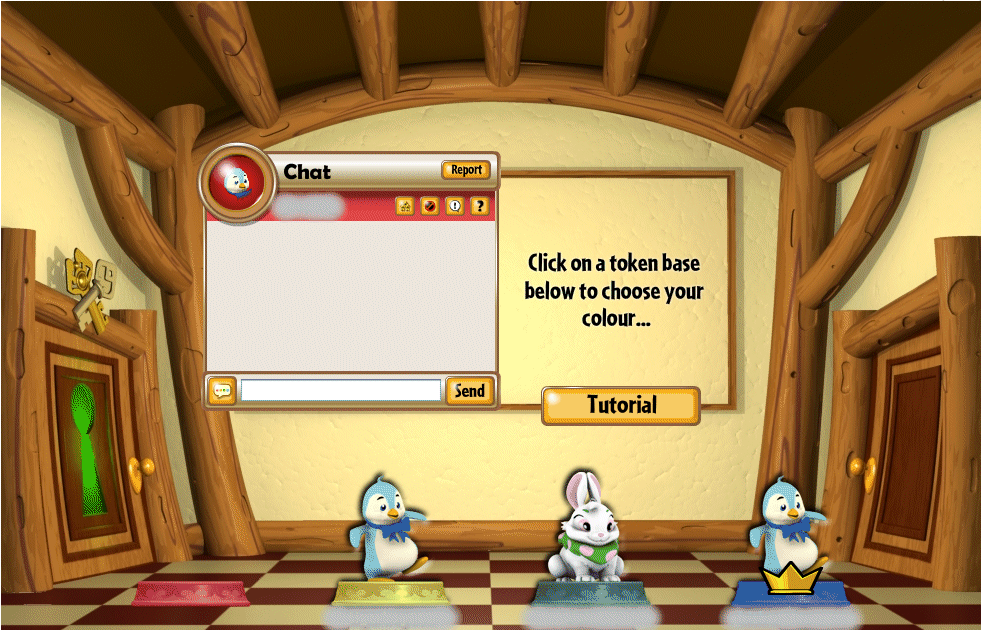Viewport: 981px width, 630px height.
Task: Select the yellow token base
Action: (390, 594)
